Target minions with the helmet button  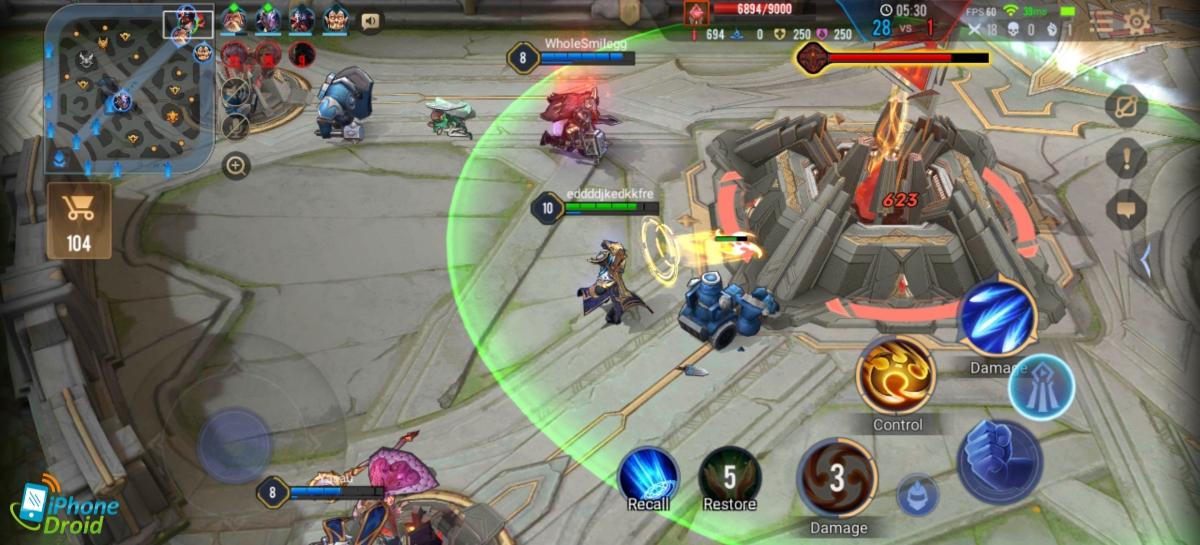(917, 495)
